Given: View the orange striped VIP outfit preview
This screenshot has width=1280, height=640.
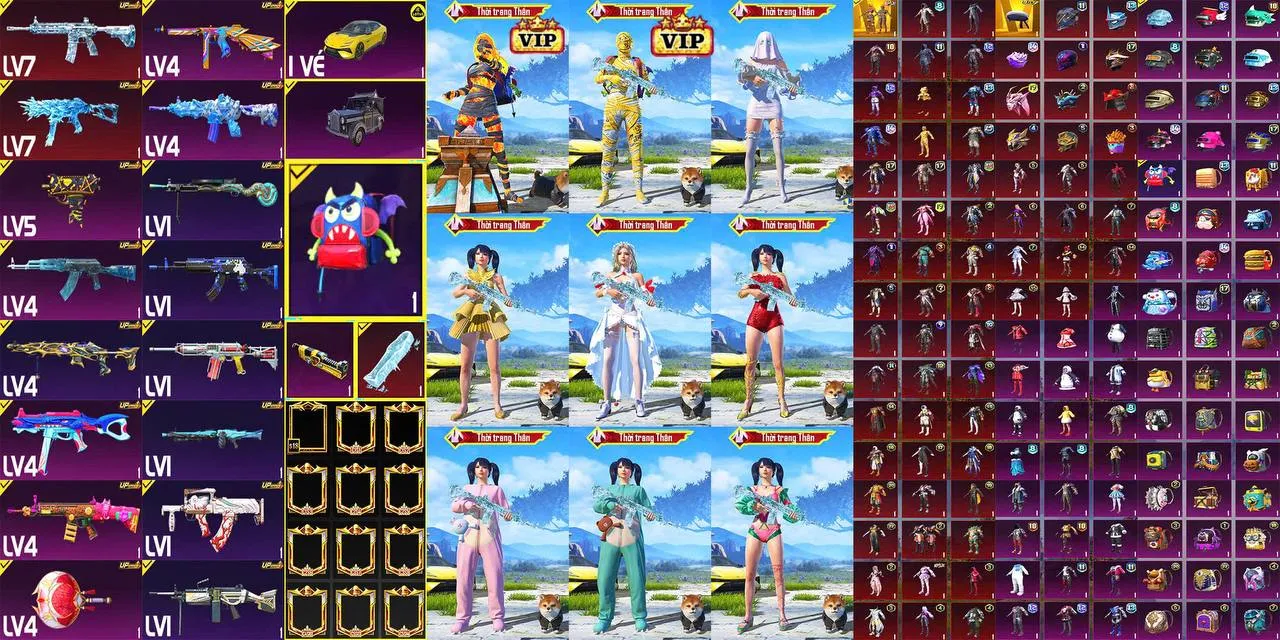Looking at the screenshot, I should 497,110.
